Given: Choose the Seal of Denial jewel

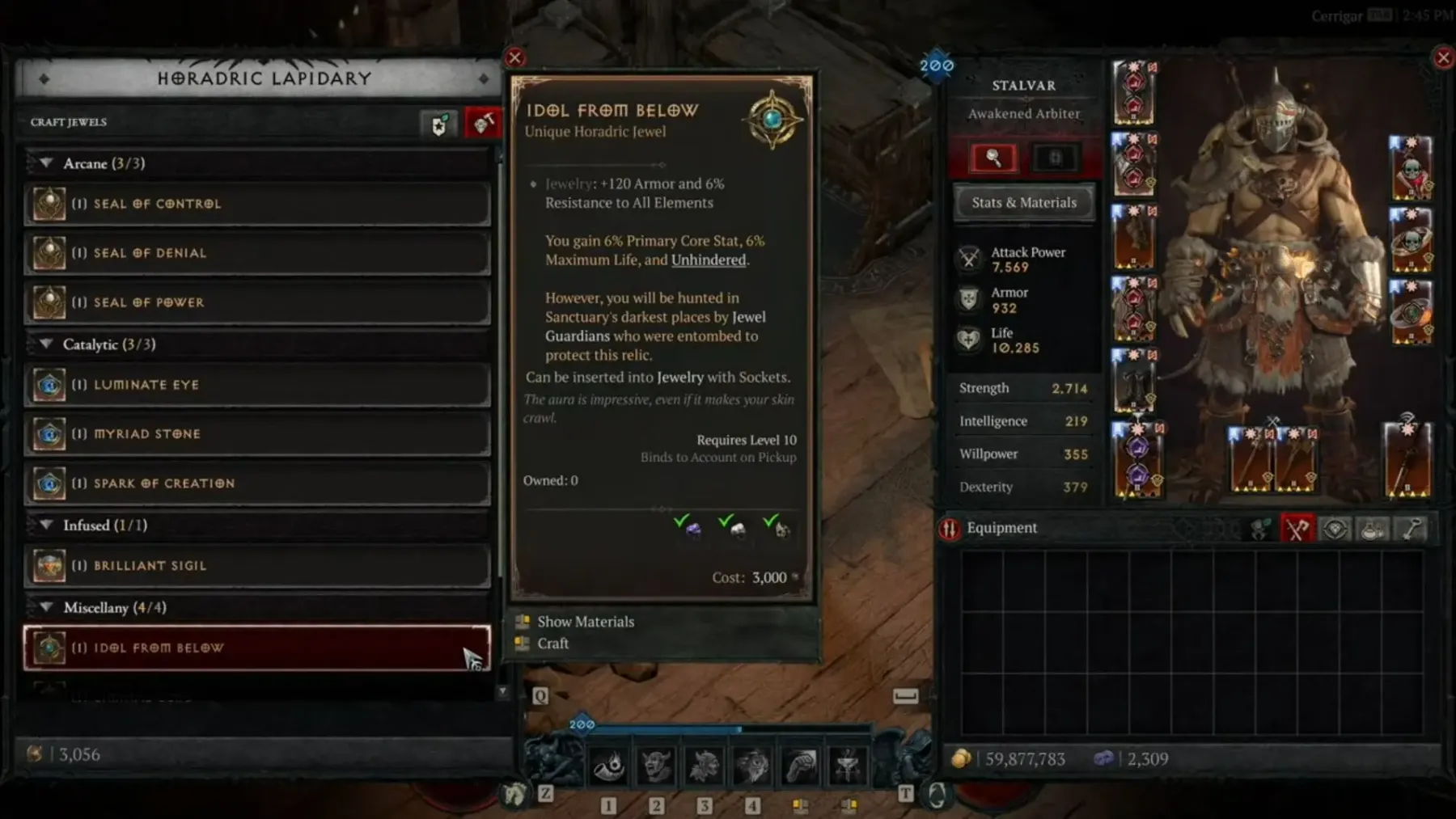Looking at the screenshot, I should (x=257, y=253).
